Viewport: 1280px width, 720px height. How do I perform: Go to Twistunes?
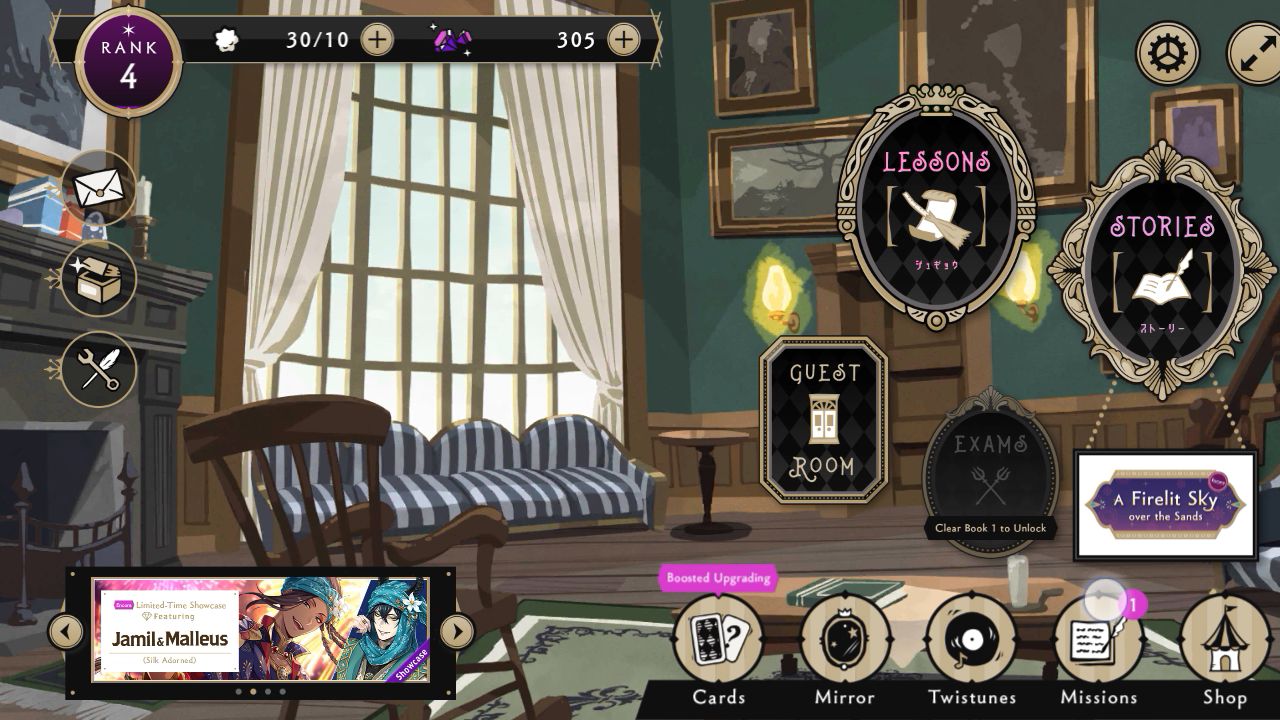[x=971, y=642]
